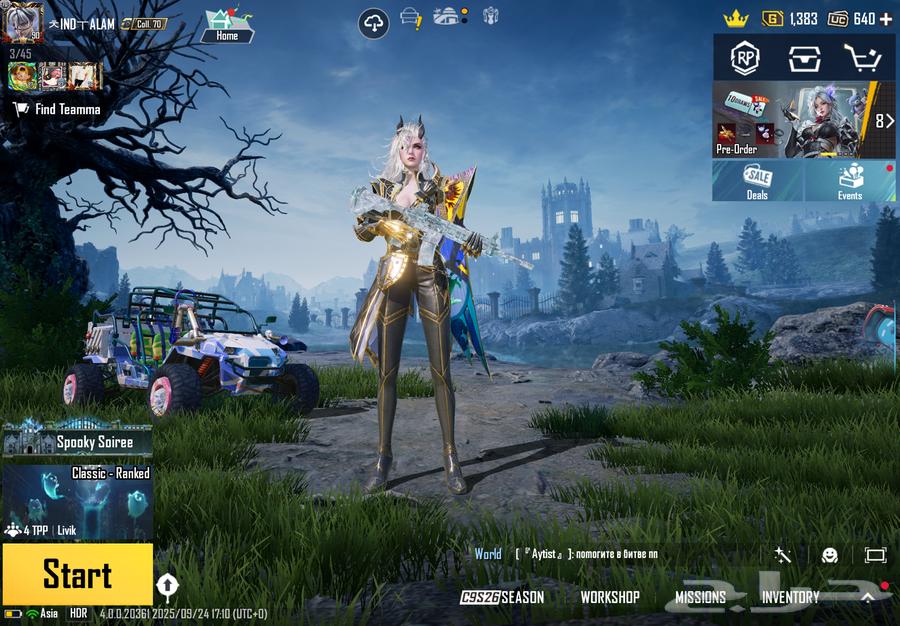The height and width of the screenshot is (626, 900).
Task: Open the Season menu
Action: coord(504,597)
